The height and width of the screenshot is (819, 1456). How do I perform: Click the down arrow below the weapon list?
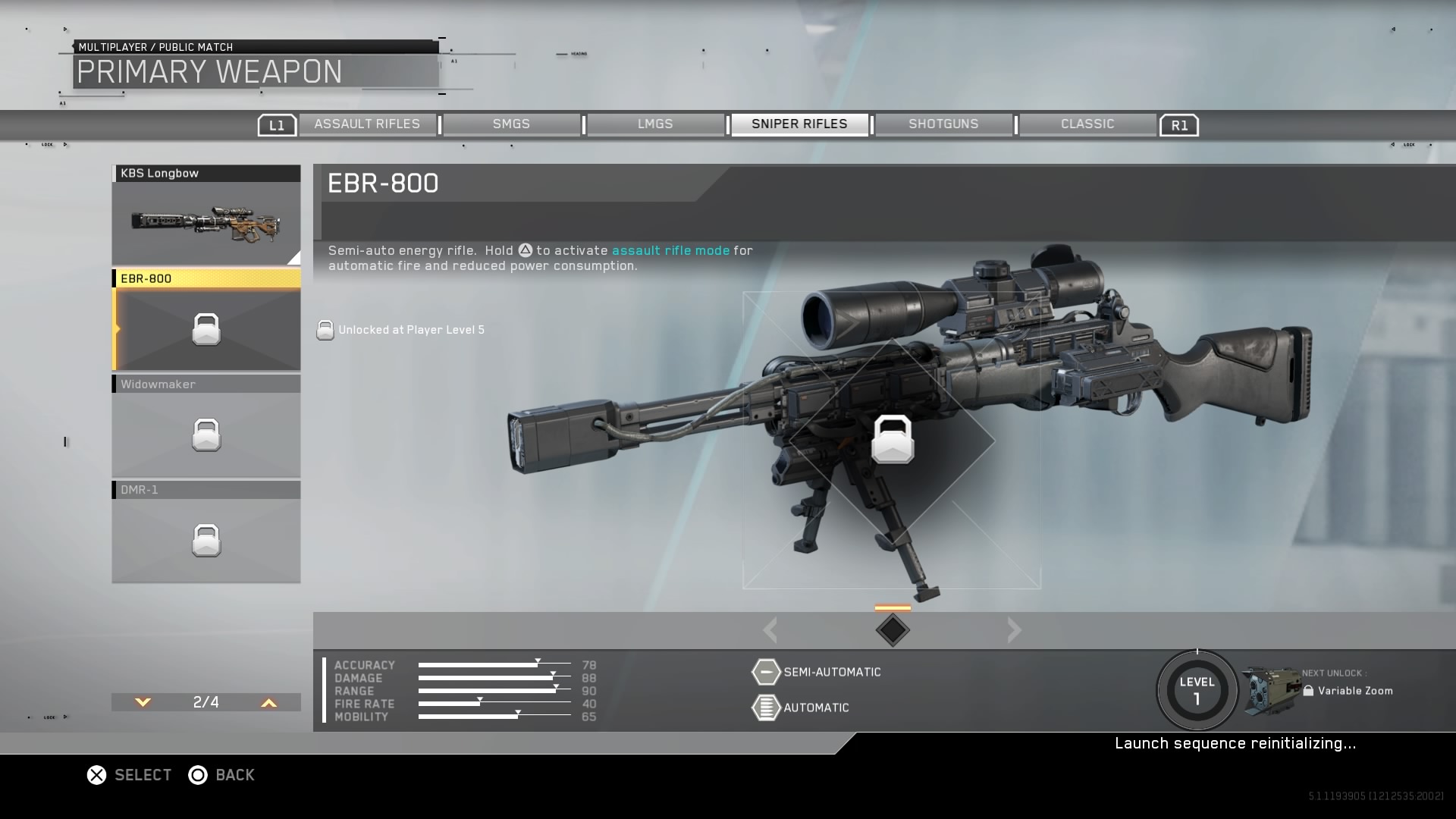pyautogui.click(x=142, y=703)
